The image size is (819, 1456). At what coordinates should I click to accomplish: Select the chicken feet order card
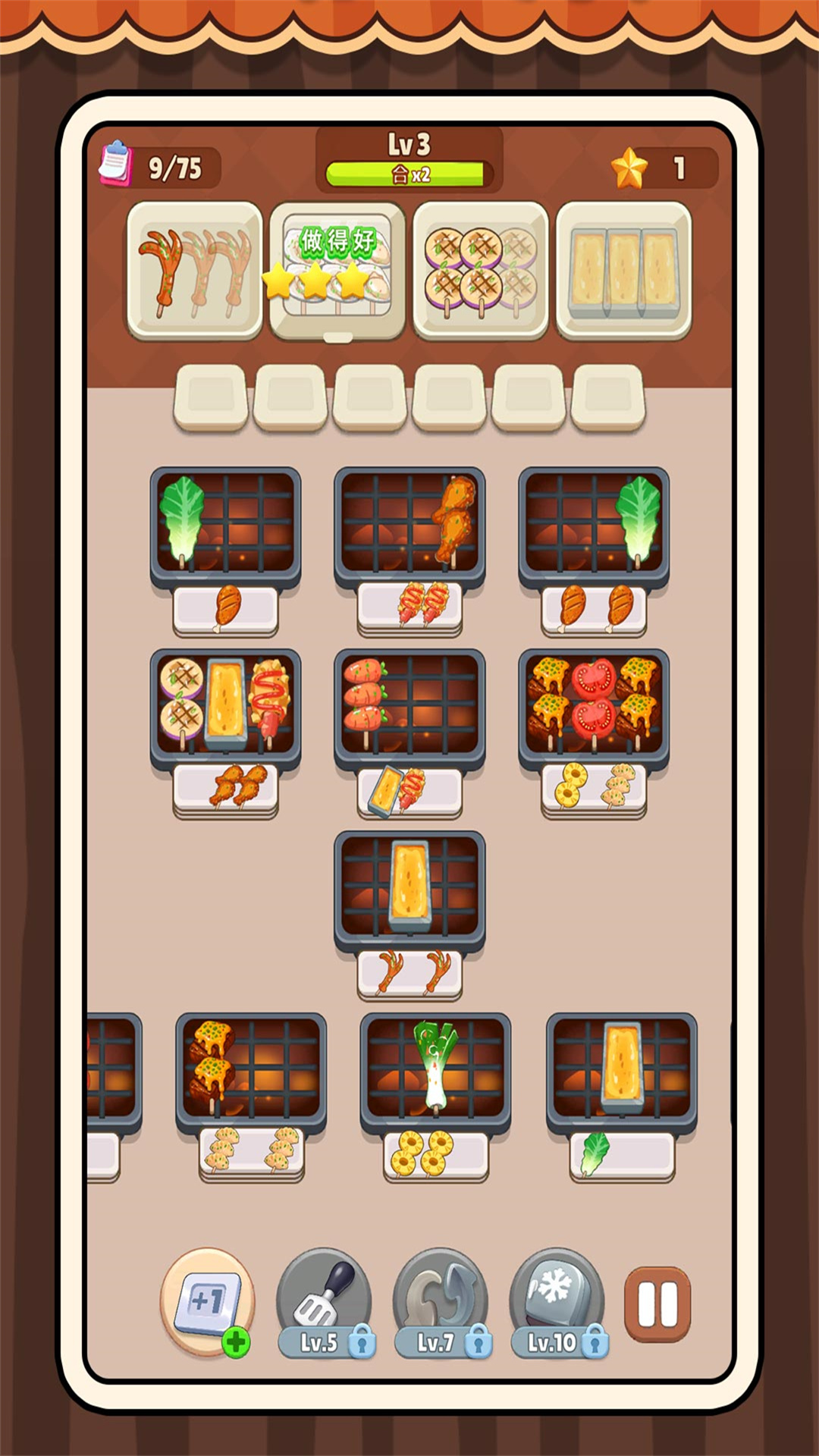coord(195,271)
